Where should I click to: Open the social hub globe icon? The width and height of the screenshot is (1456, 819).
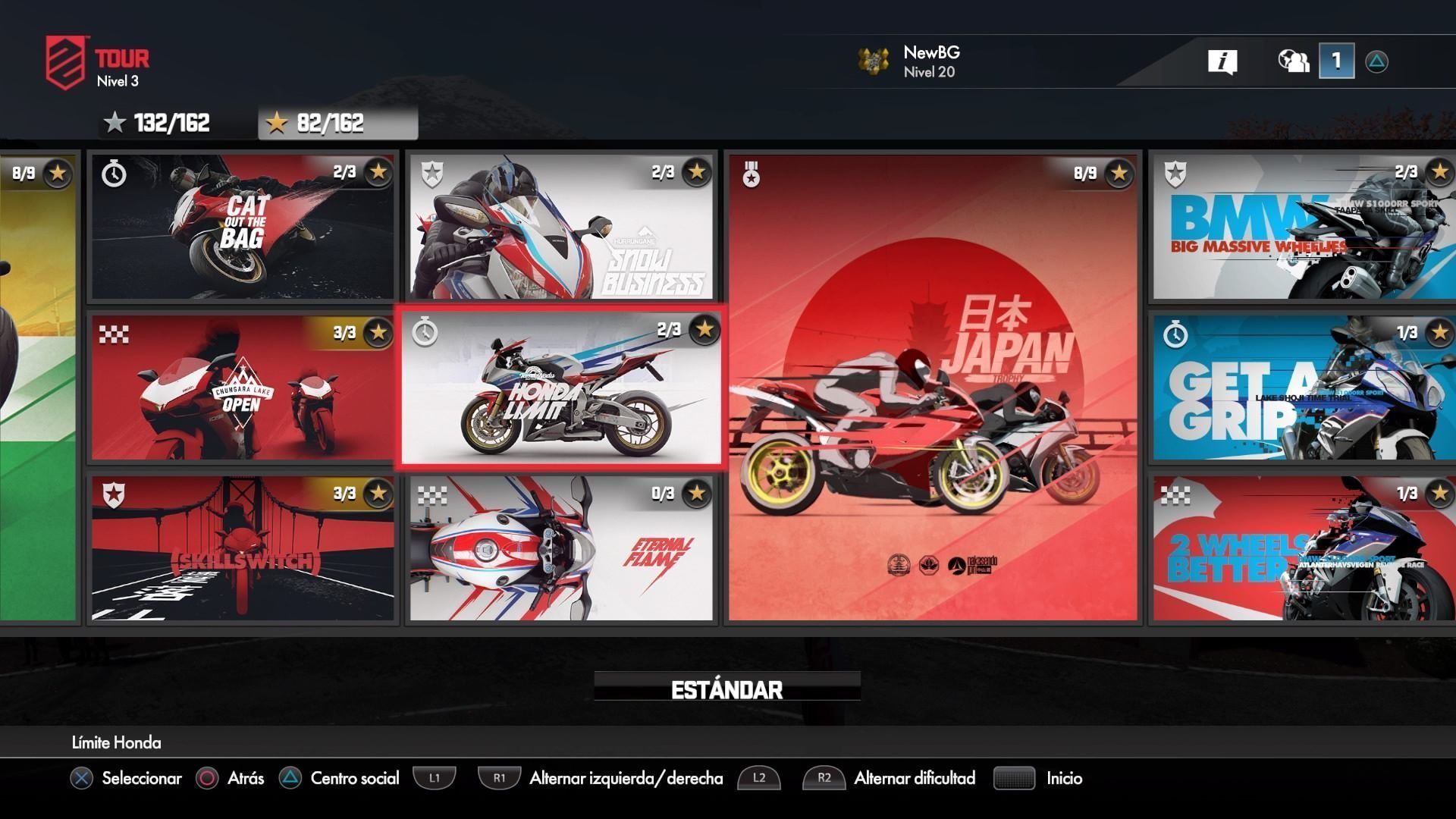(1293, 61)
